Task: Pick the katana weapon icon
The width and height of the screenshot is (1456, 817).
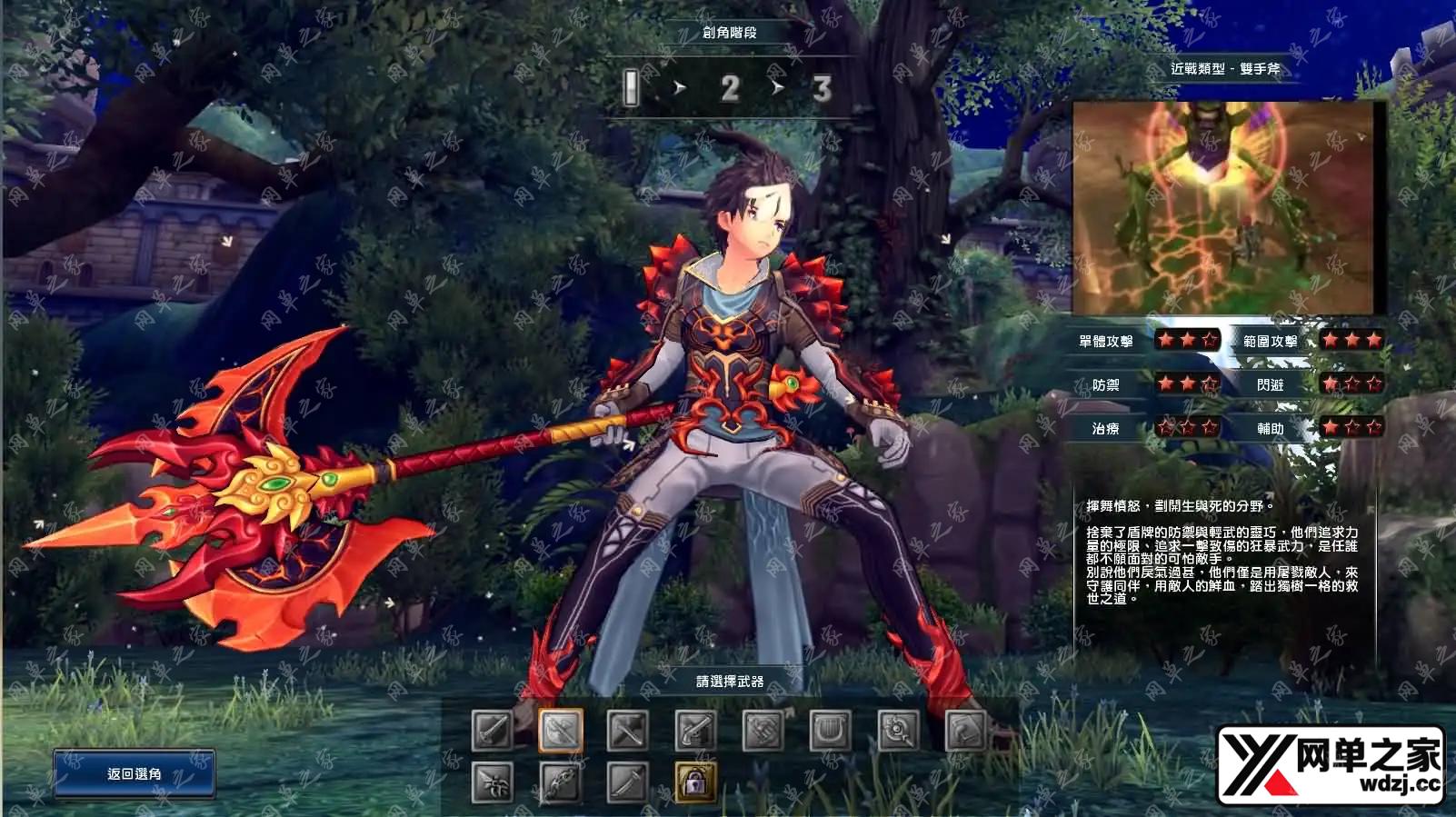Action: (628, 782)
